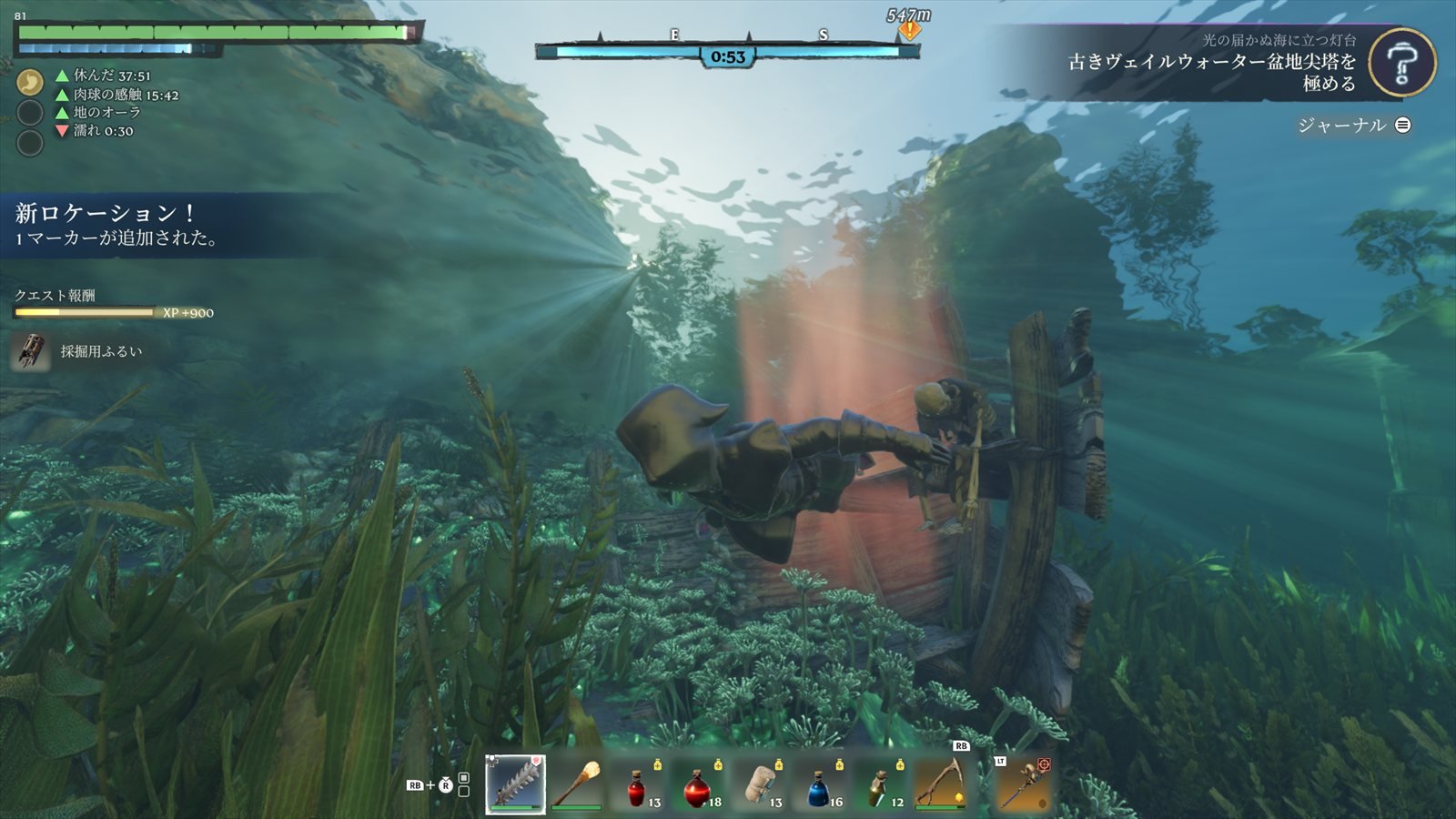Select the bandage item slot

(759, 784)
